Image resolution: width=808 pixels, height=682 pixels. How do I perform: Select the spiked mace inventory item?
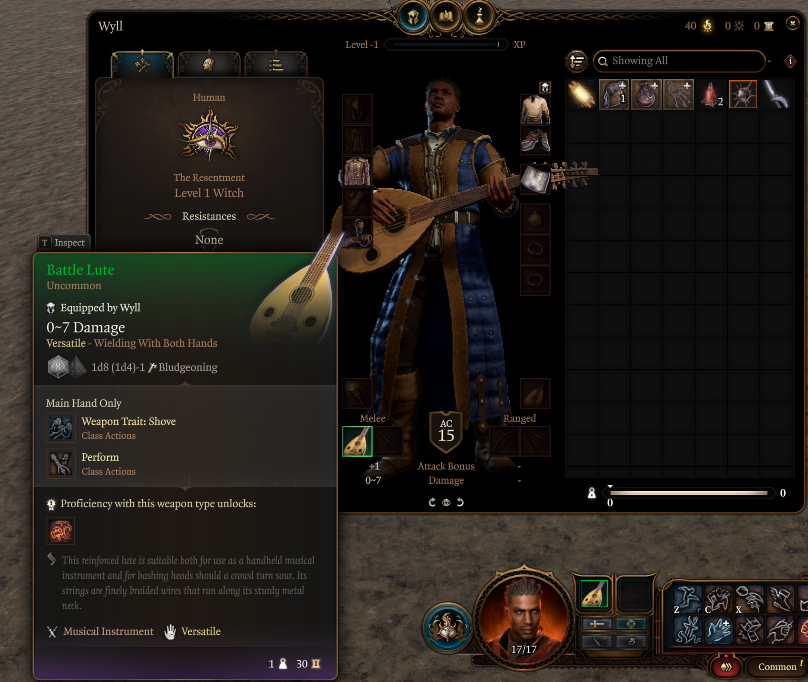(x=743, y=95)
